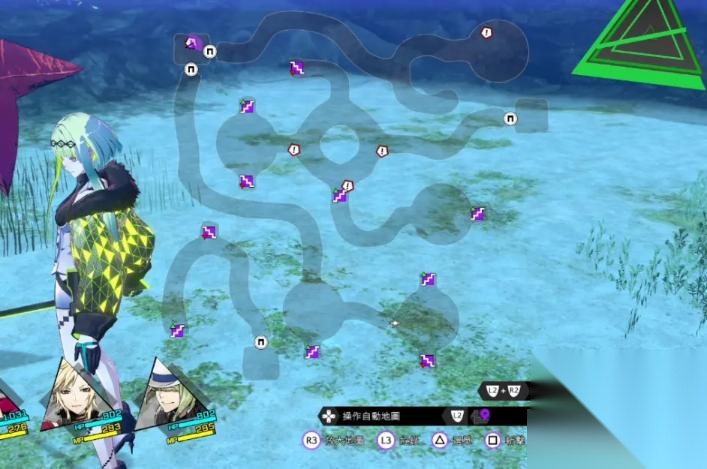The height and width of the screenshot is (469, 707).
Task: Select the exclamation marker touching a purple marker
Action: [348, 185]
